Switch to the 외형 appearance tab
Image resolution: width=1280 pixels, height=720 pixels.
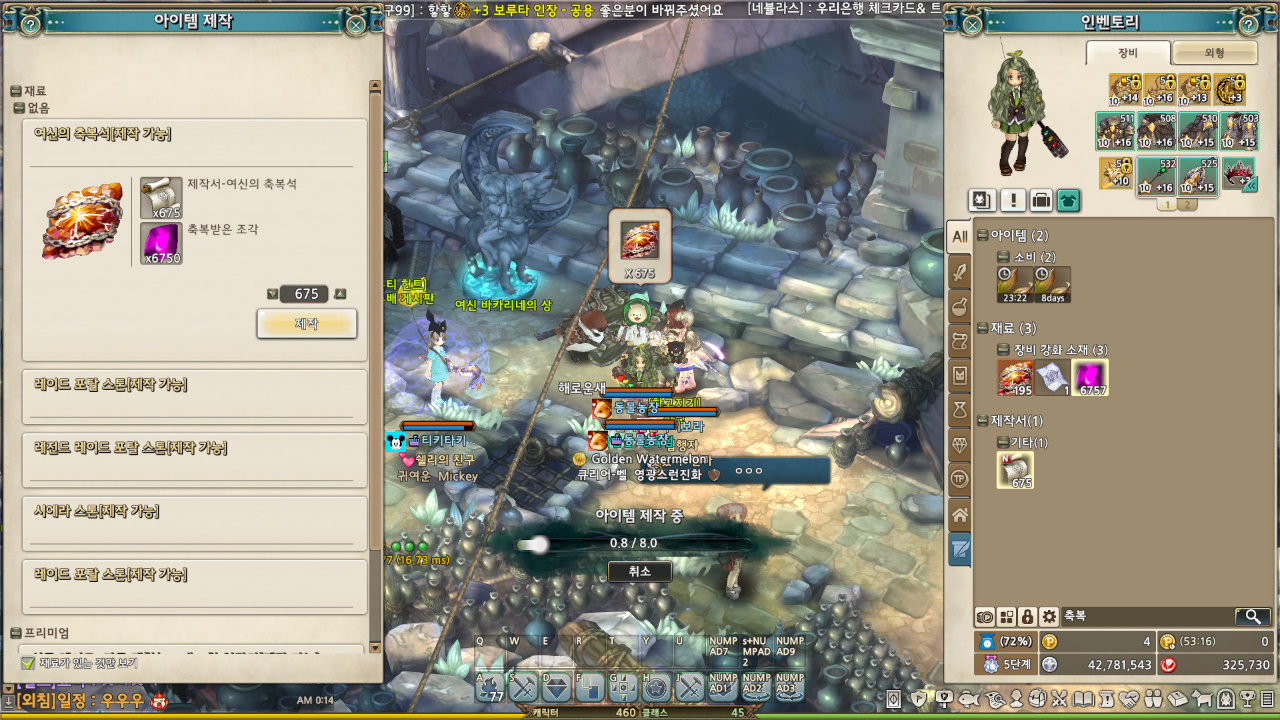click(x=1214, y=53)
